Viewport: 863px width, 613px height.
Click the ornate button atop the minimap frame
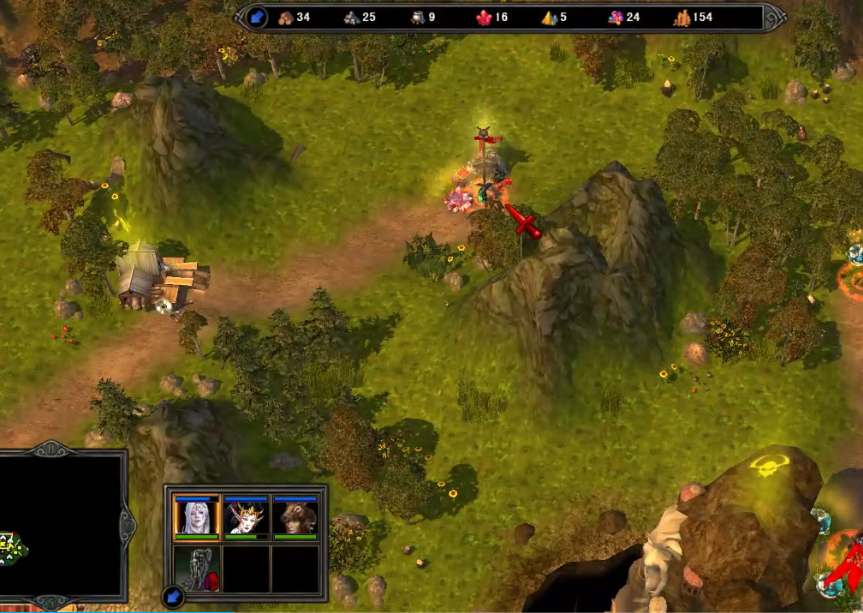click(51, 449)
